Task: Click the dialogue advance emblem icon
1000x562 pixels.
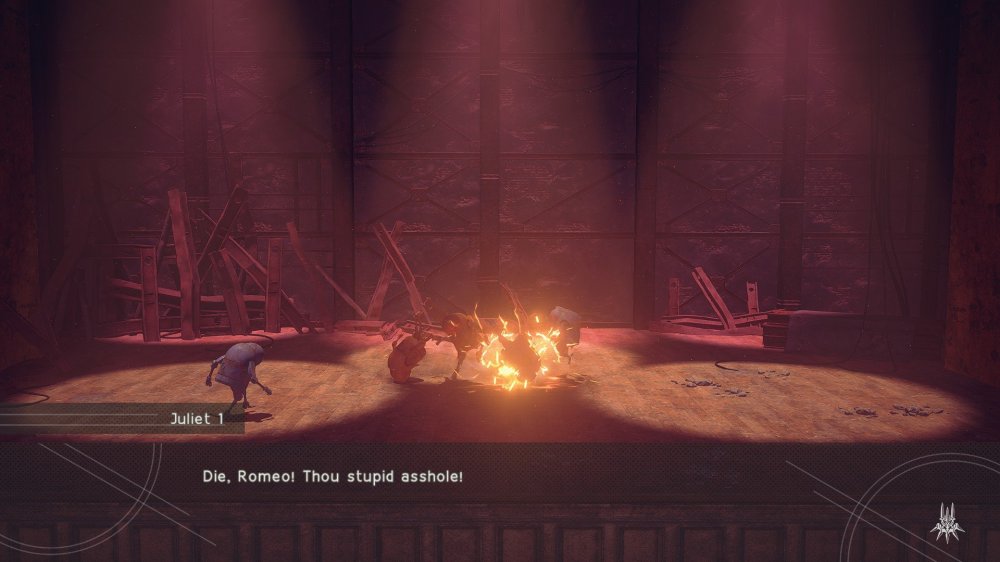Action: pyautogui.click(x=946, y=523)
